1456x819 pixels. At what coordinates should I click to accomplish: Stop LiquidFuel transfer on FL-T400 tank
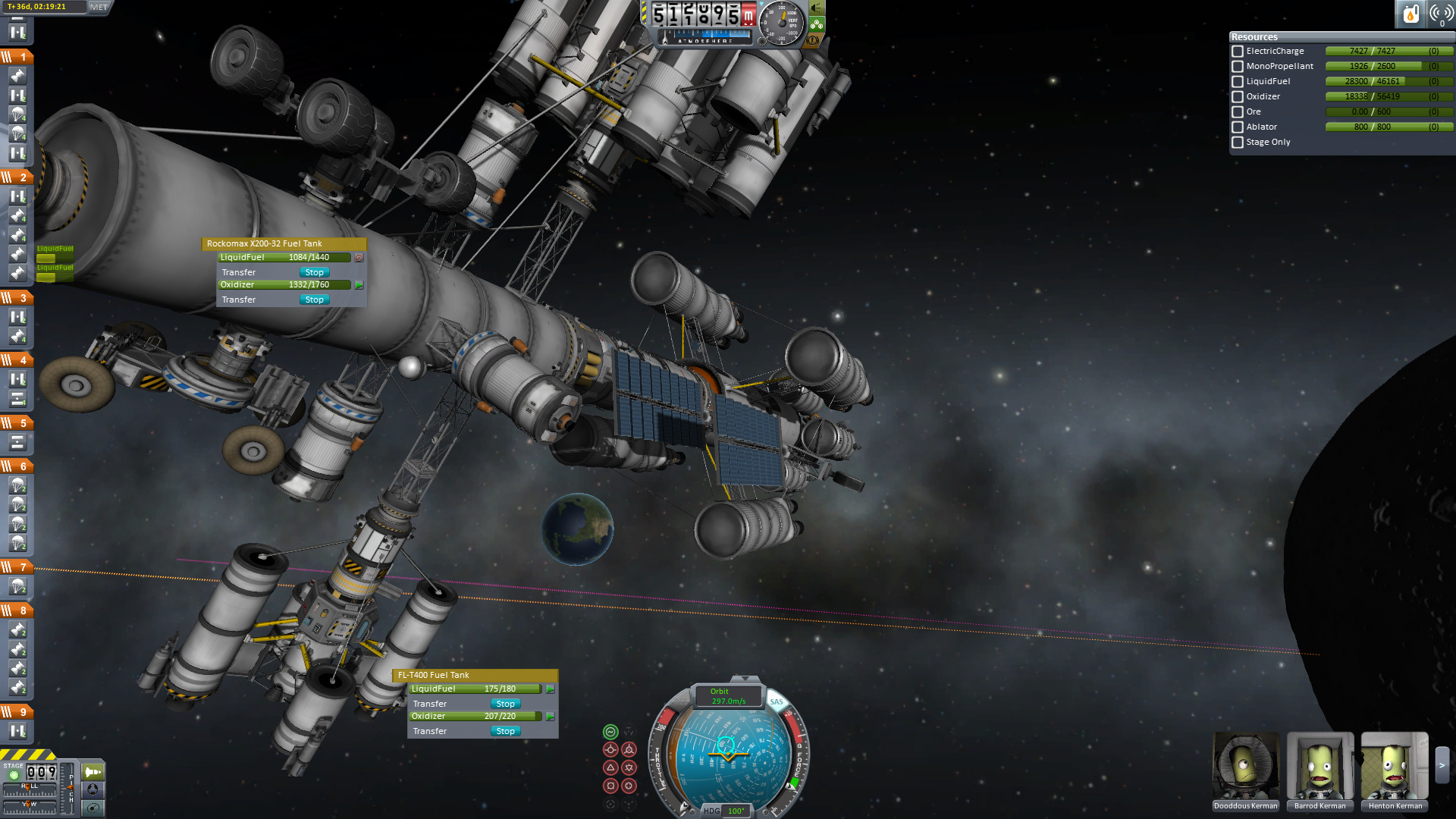pyautogui.click(x=505, y=704)
